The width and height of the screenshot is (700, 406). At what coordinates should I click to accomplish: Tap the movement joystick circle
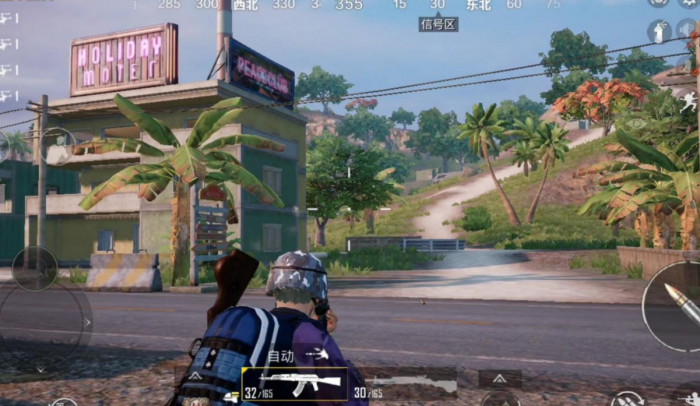point(45,322)
